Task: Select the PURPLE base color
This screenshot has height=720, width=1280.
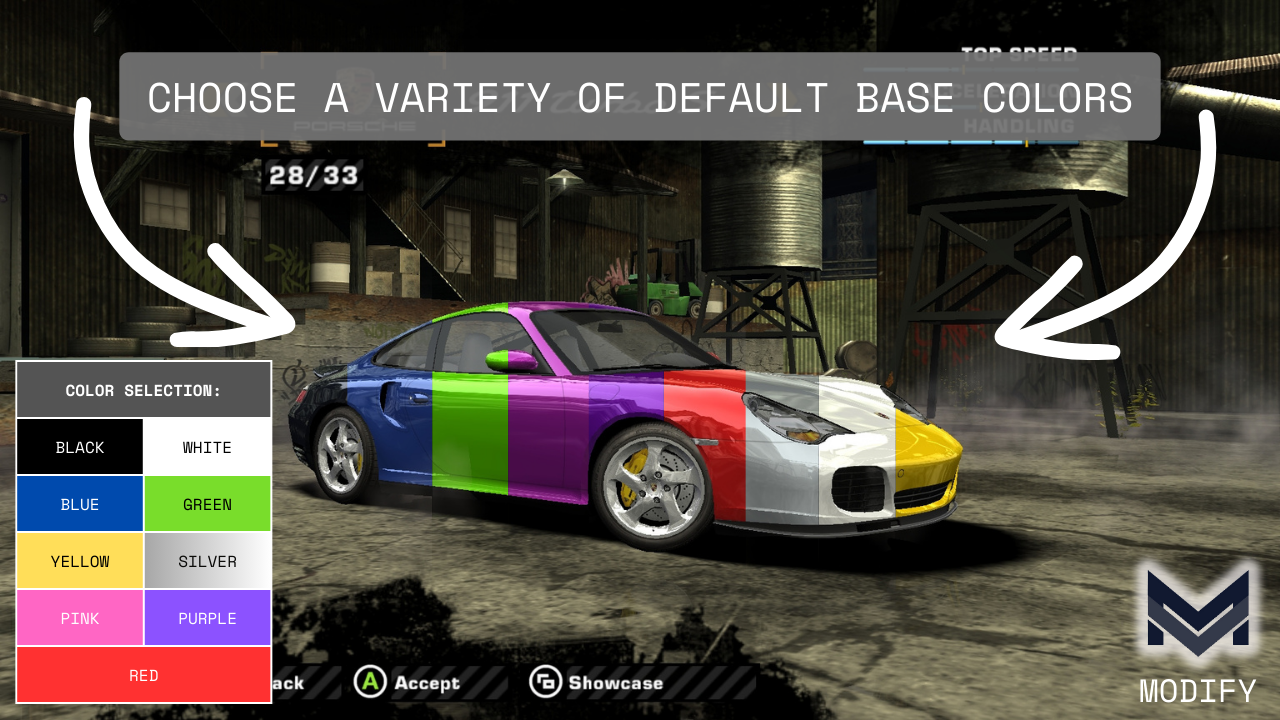Action: tap(207, 617)
